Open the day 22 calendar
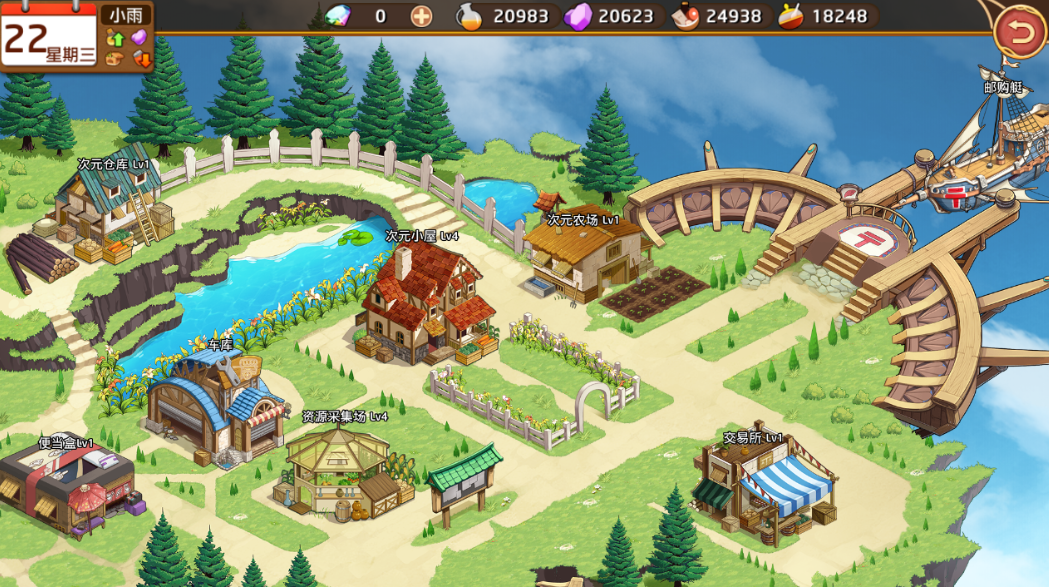Viewport: 1049px width, 587px height. 49,39
